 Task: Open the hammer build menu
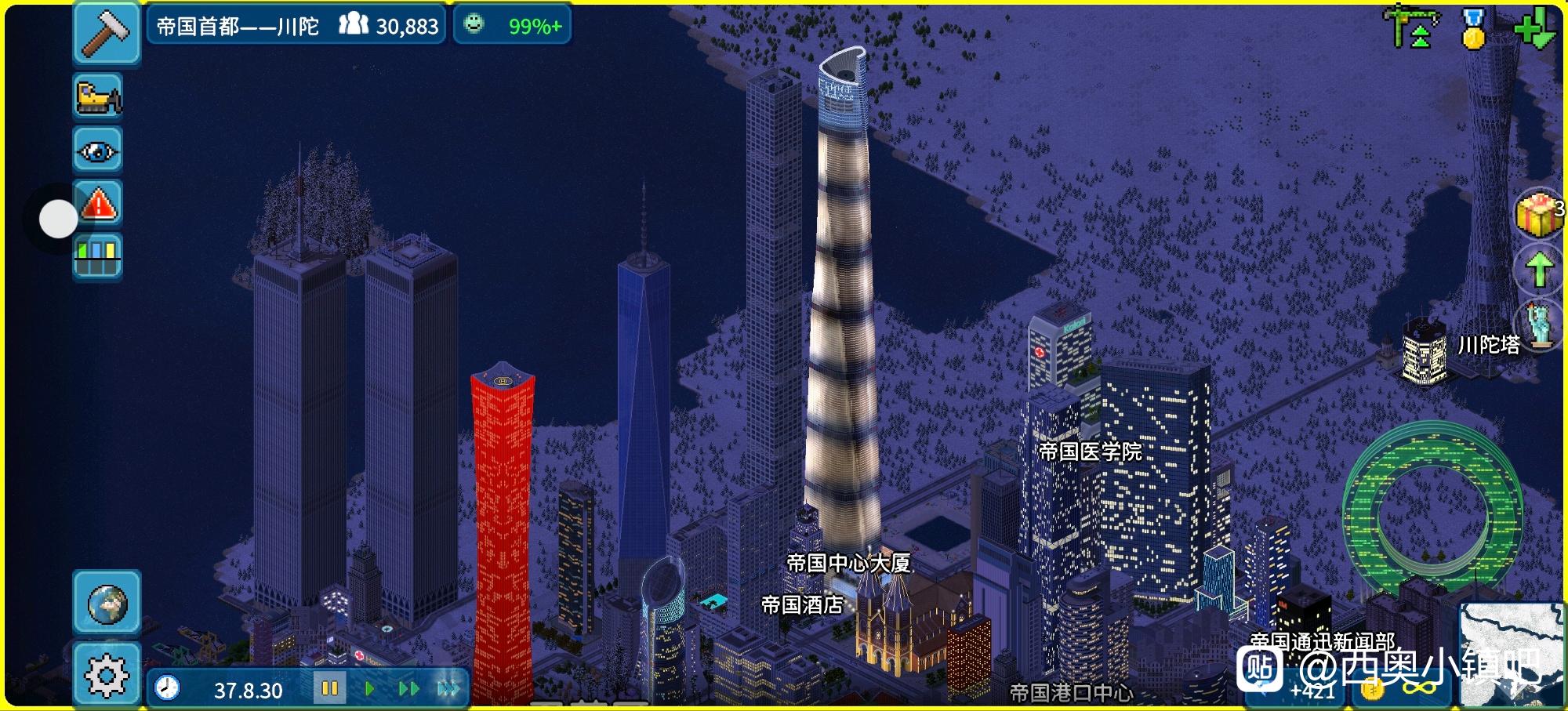tap(106, 33)
